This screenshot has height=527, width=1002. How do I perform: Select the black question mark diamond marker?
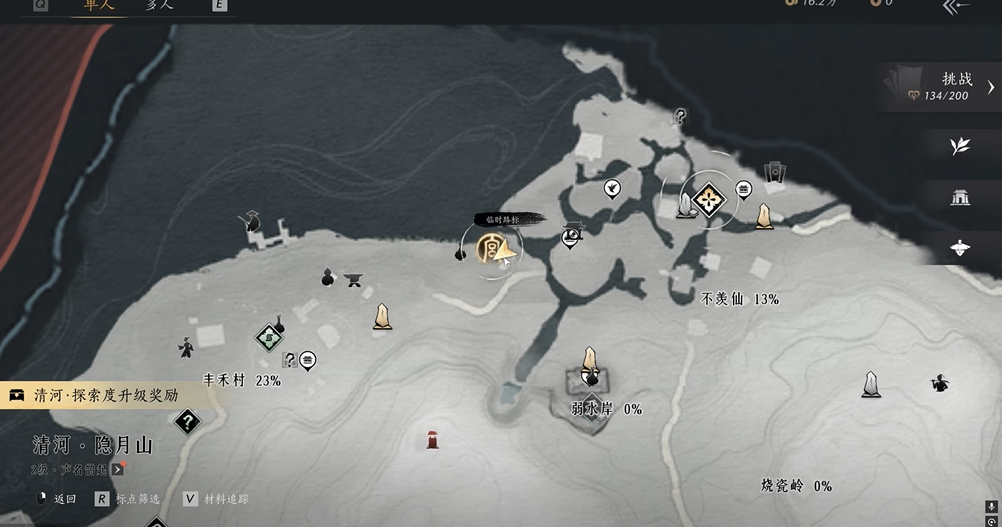pyautogui.click(x=186, y=421)
